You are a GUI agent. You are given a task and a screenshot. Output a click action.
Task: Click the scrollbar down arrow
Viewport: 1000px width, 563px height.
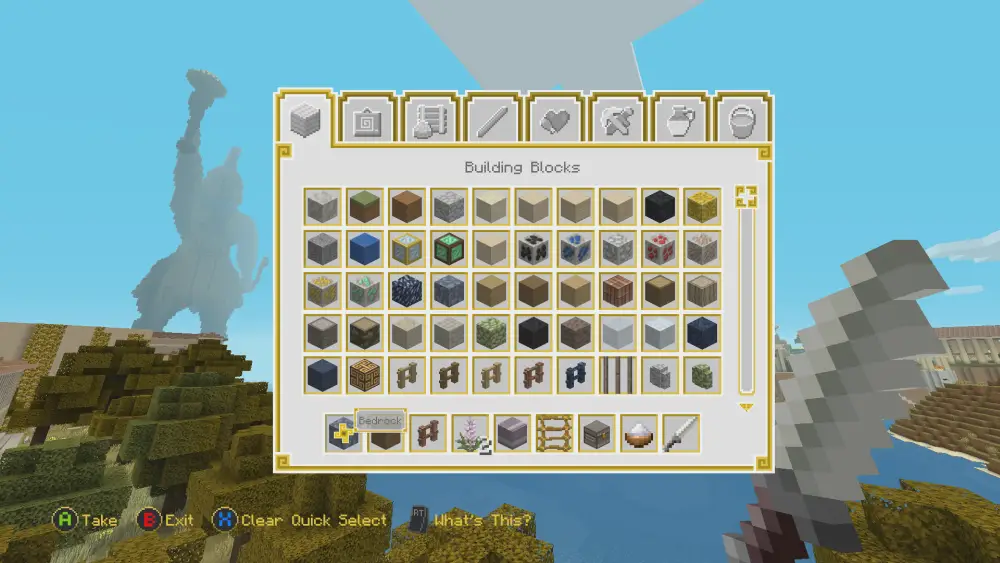tap(745, 407)
